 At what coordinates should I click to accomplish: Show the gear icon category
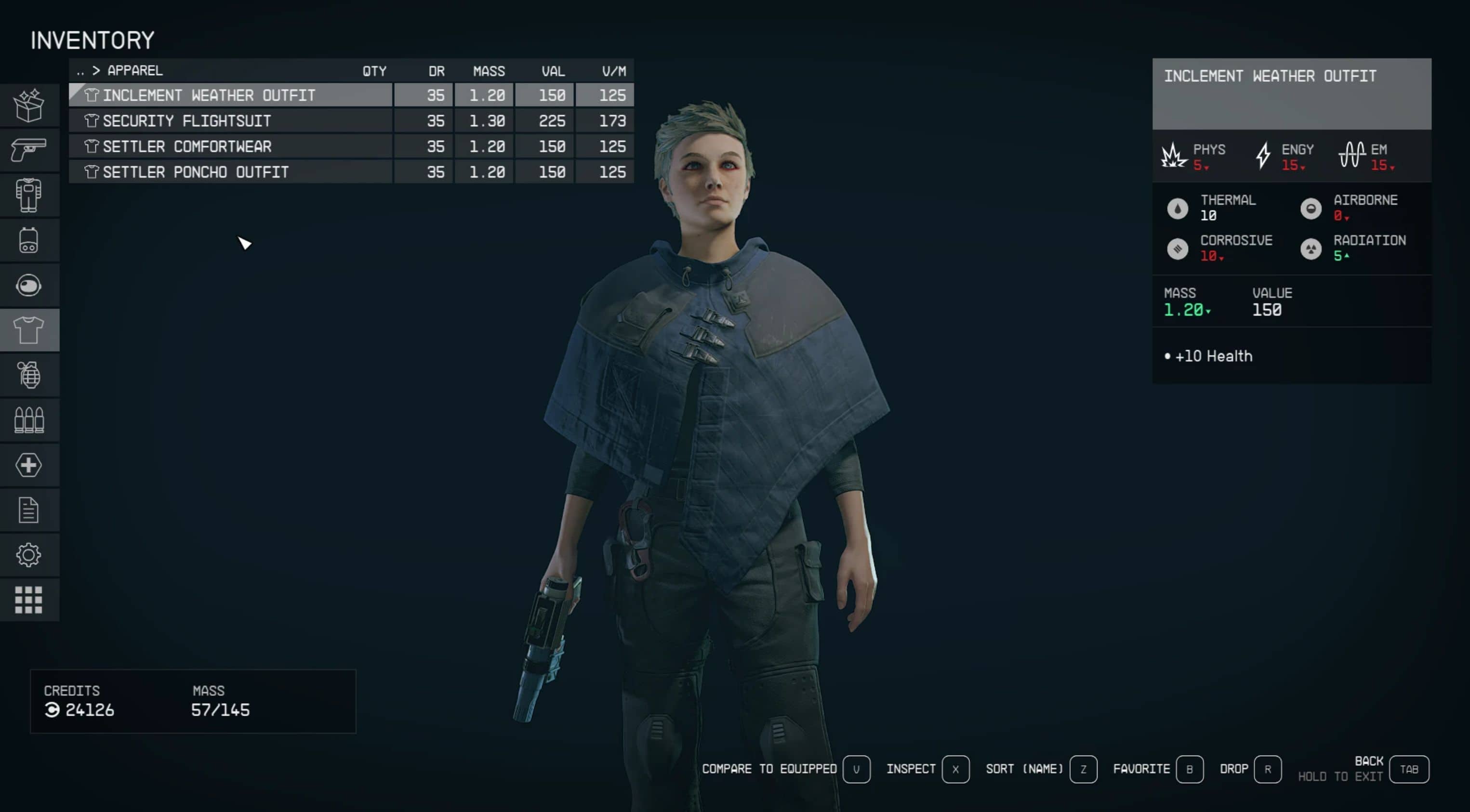tap(28, 555)
